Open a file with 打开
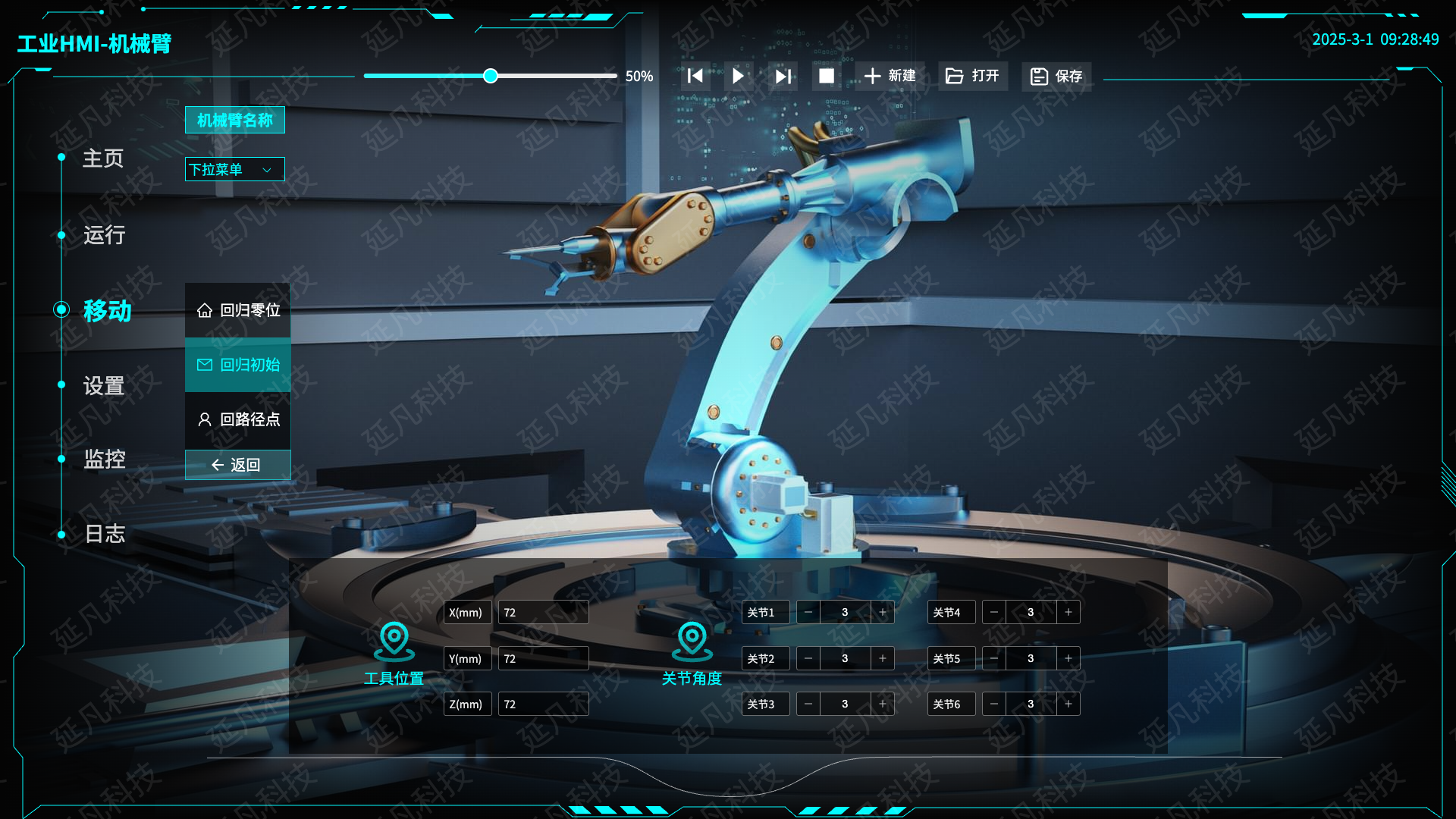Image resolution: width=1456 pixels, height=819 pixels. click(973, 76)
